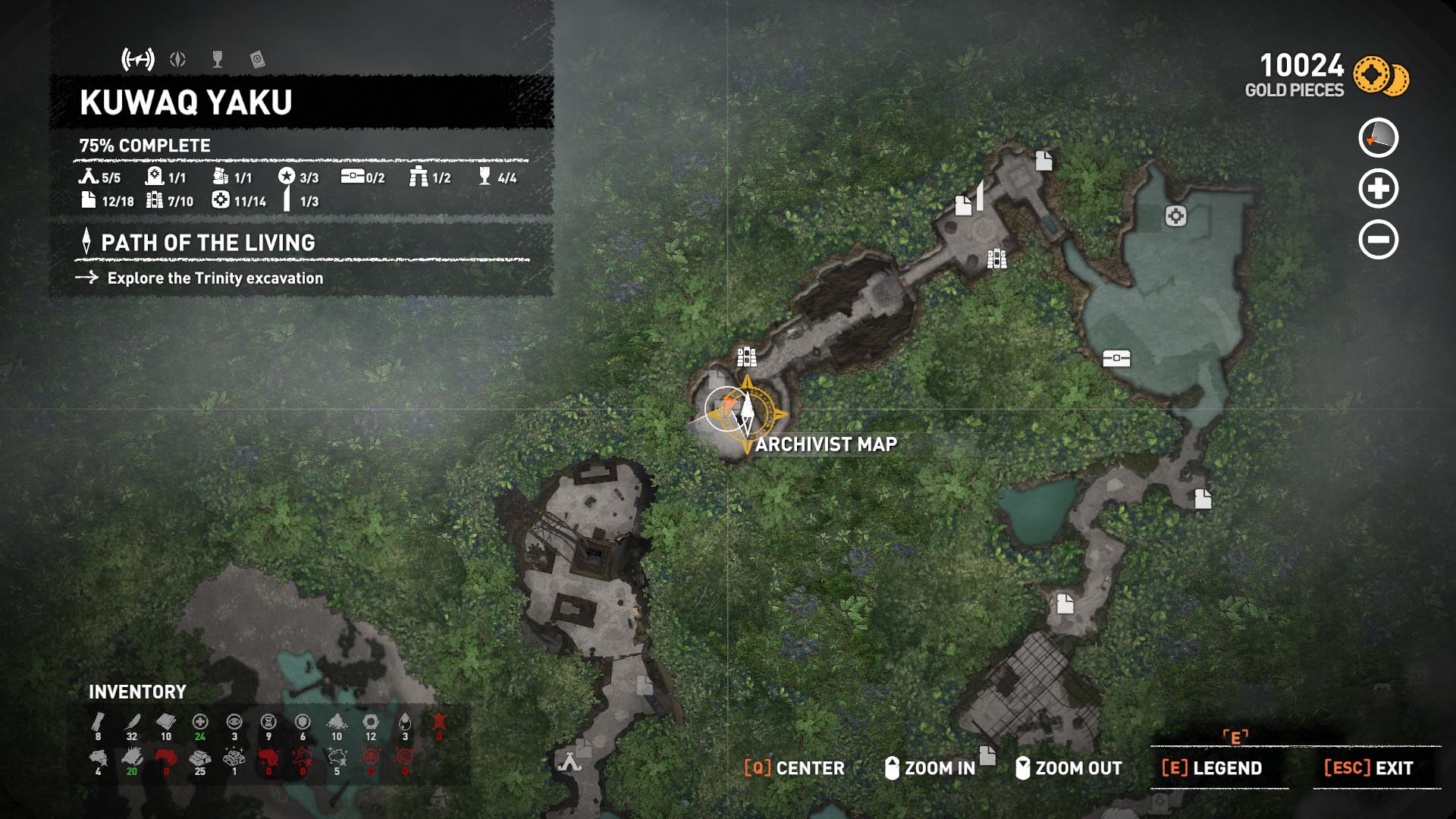Select the base camp tent marker
Screen dimensions: 1456x819
coord(570,761)
